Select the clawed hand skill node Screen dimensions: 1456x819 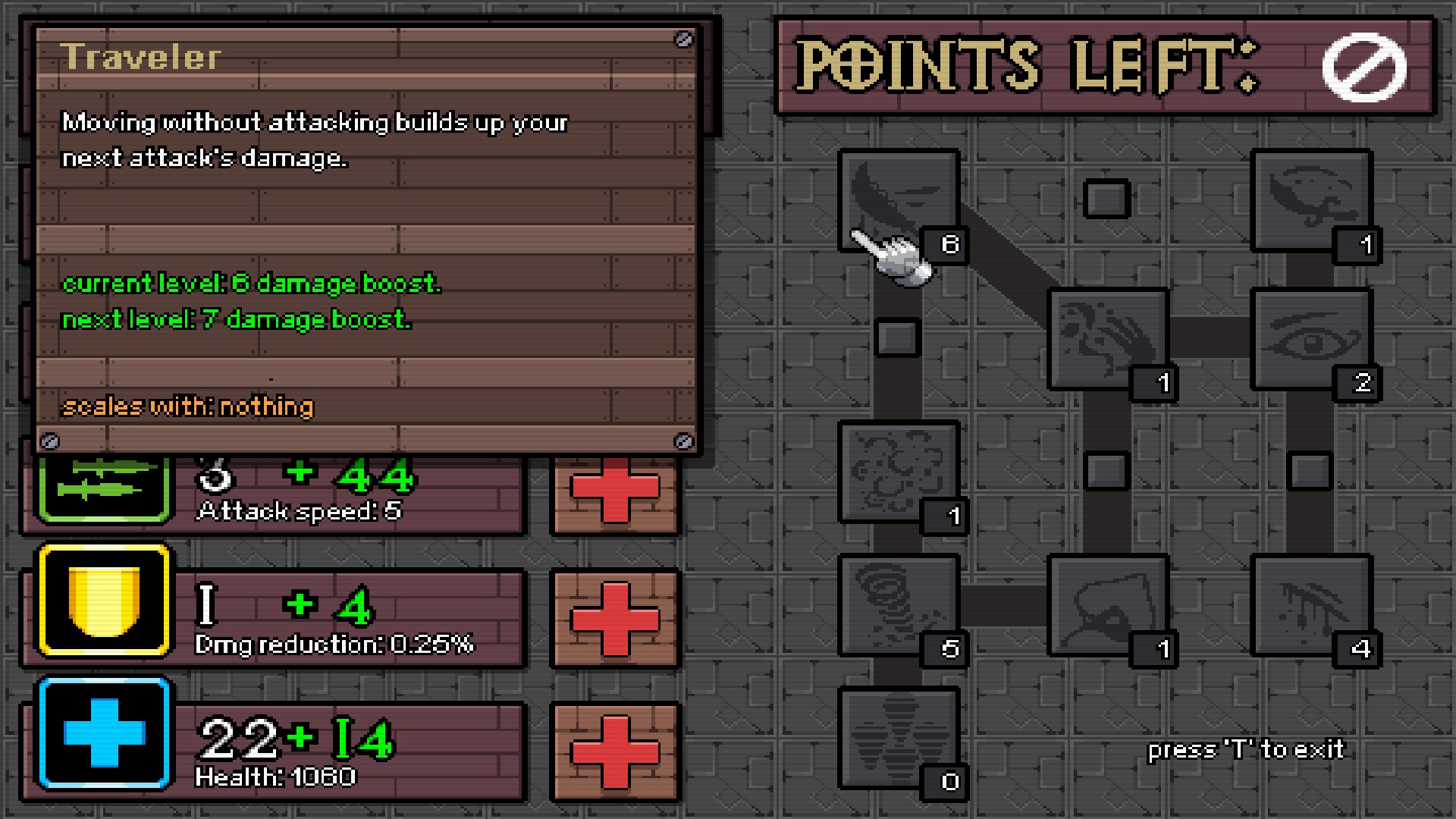coord(1107,339)
